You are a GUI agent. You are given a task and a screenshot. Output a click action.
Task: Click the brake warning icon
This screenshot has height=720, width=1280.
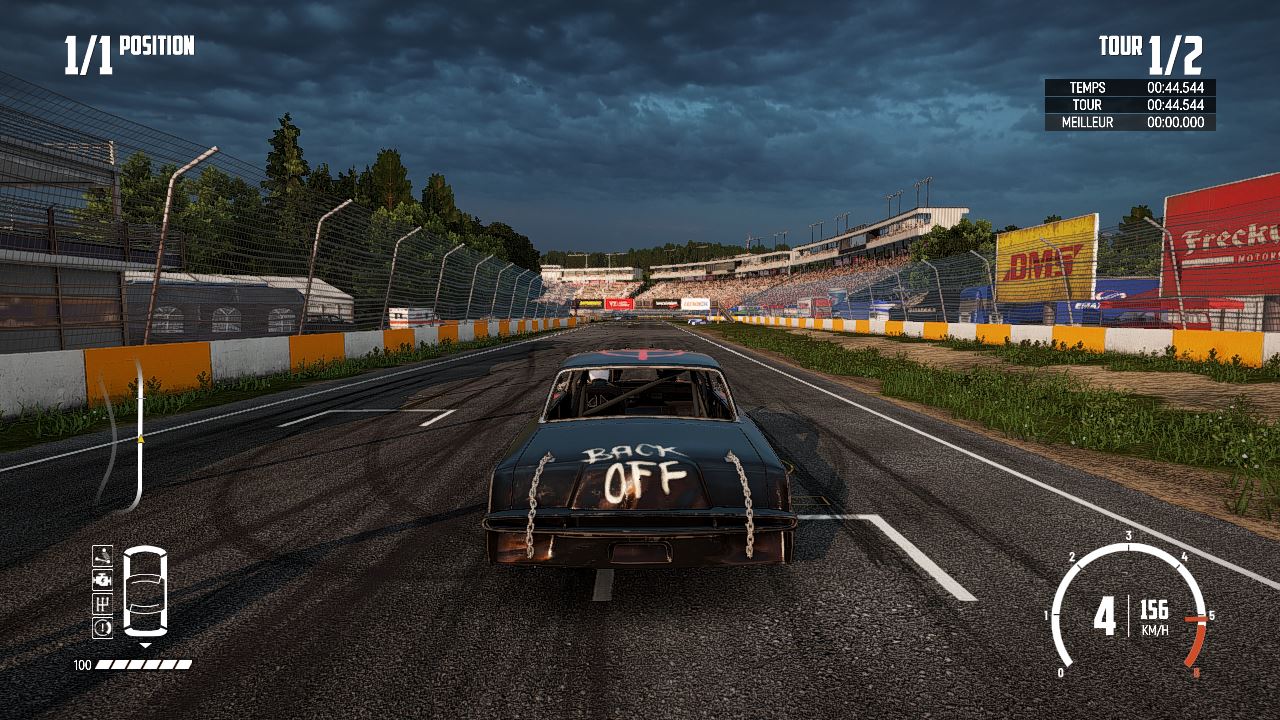coord(102,628)
